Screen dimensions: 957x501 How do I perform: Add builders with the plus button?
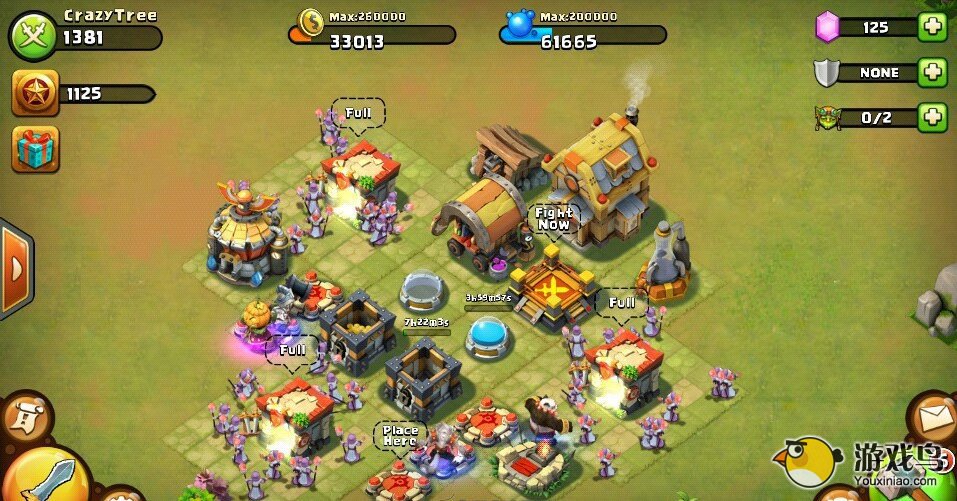point(931,117)
